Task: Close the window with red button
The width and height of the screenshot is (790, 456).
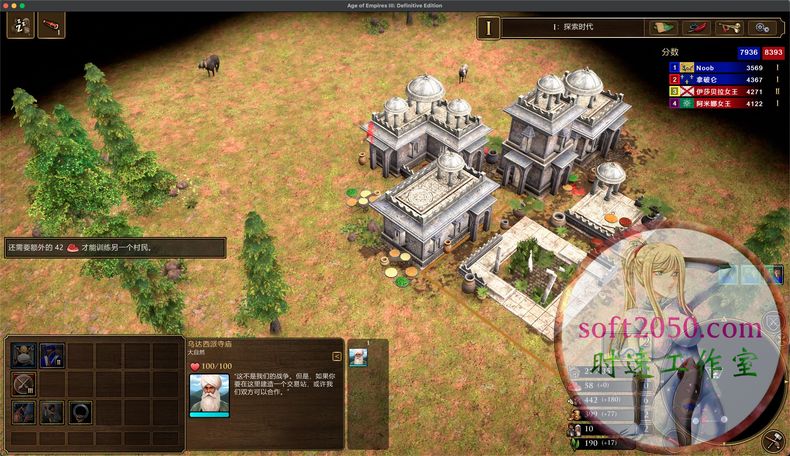Action: pos(7,5)
